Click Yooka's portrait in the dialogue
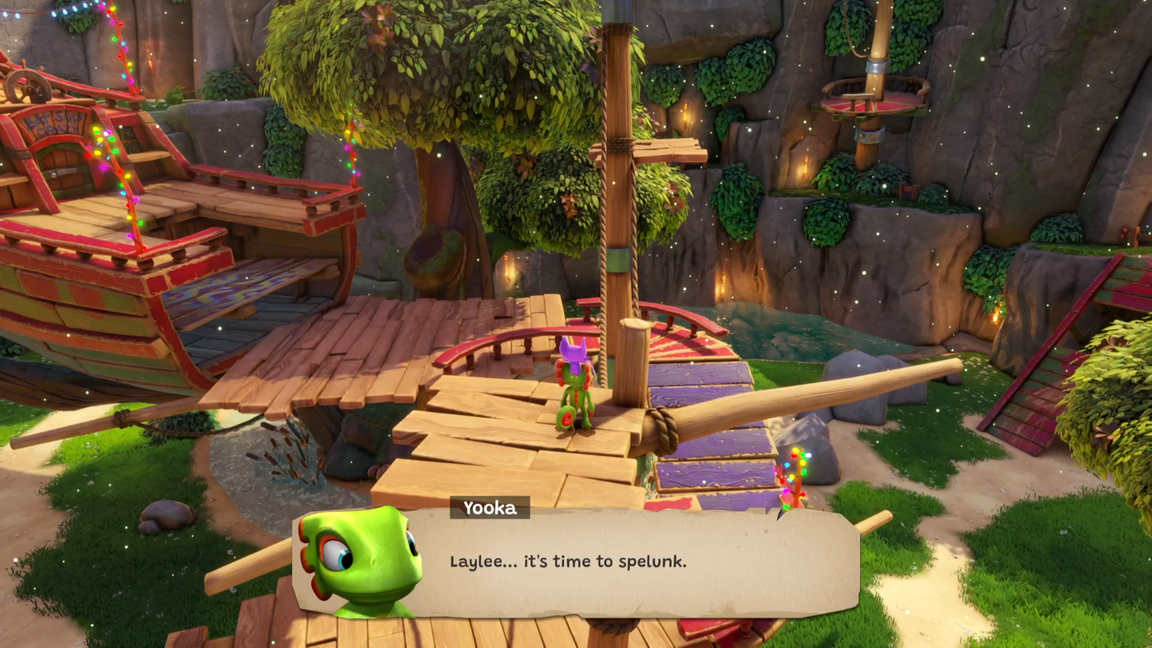The image size is (1152, 648). [362, 561]
